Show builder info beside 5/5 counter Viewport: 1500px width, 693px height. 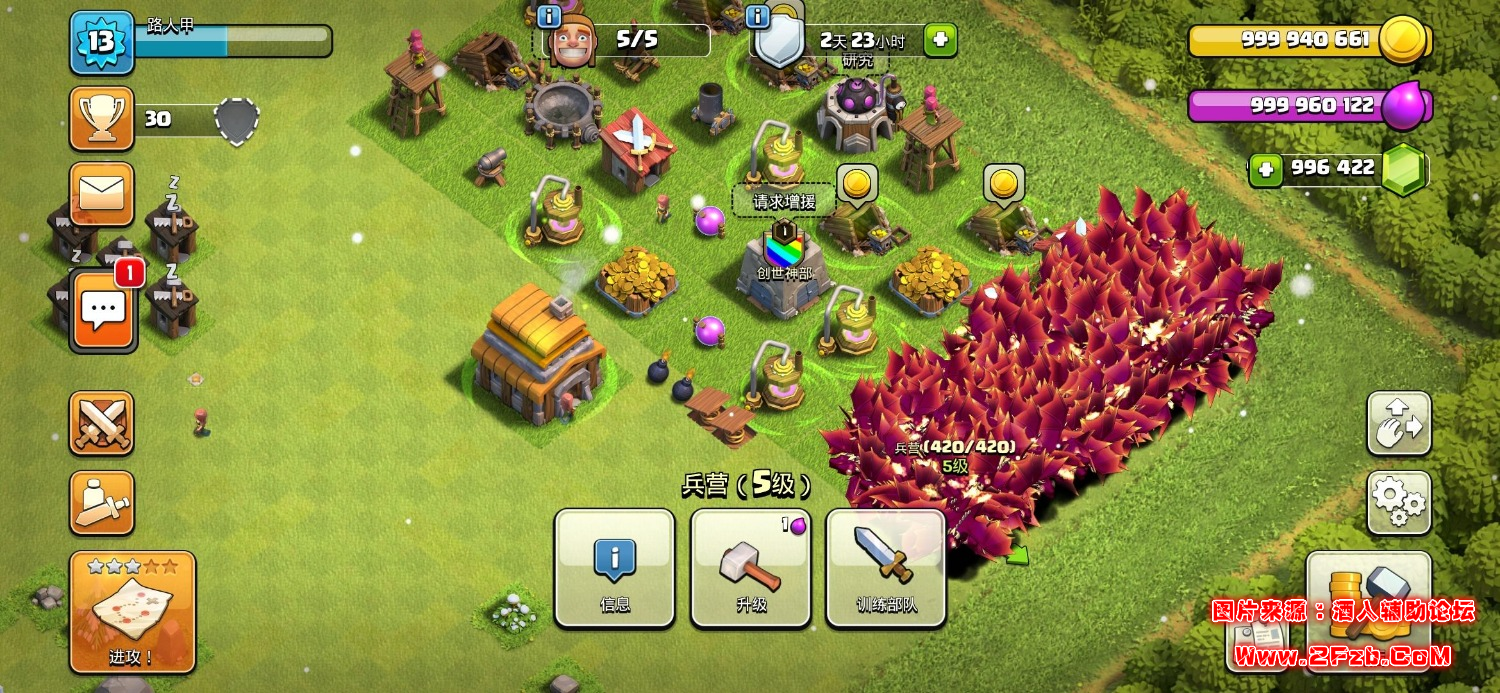(549, 16)
